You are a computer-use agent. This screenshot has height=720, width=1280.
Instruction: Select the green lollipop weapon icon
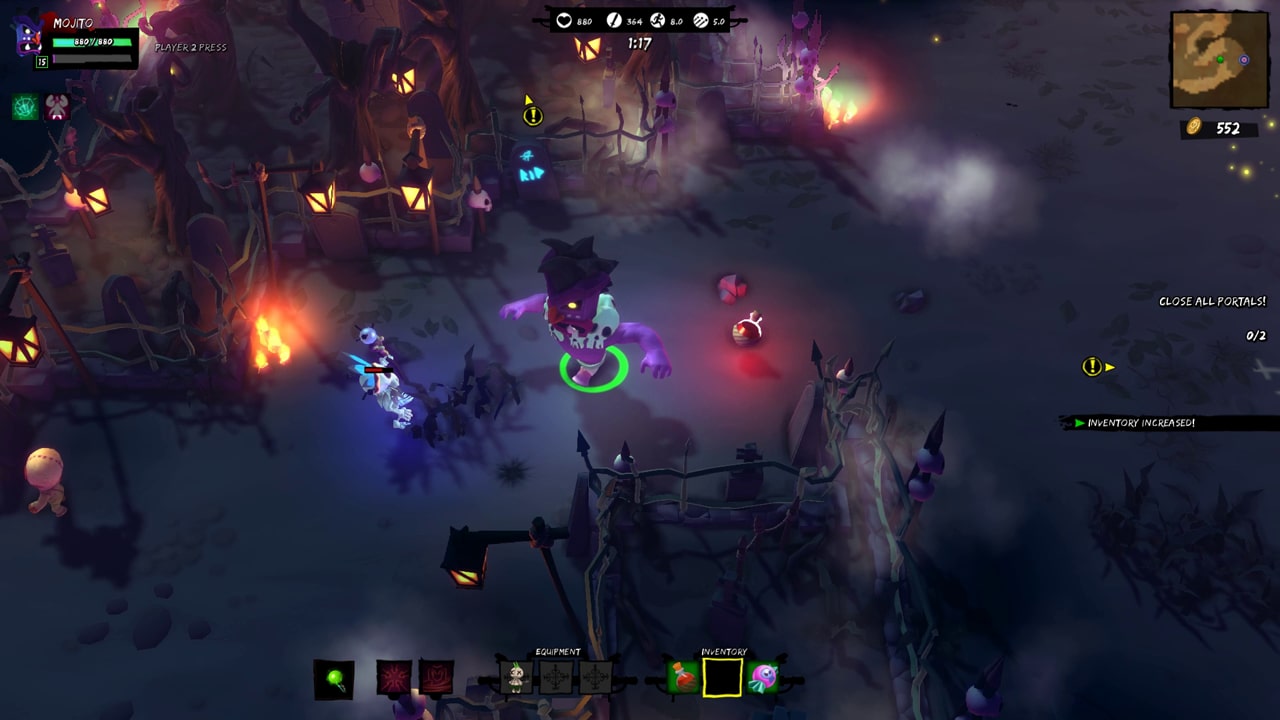(333, 677)
